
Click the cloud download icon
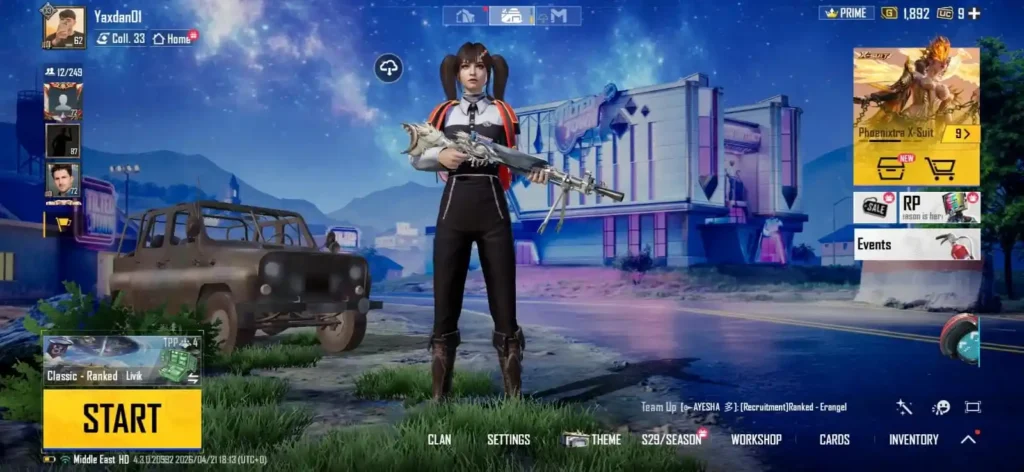click(x=388, y=68)
